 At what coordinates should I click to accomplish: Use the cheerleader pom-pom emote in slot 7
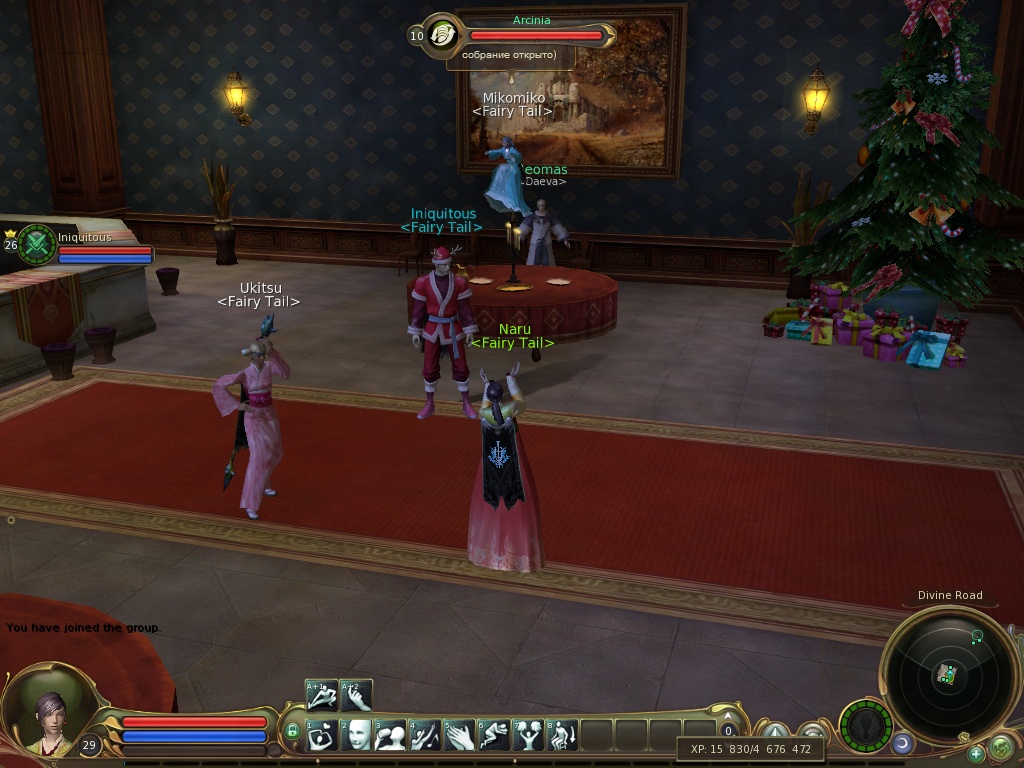click(528, 736)
